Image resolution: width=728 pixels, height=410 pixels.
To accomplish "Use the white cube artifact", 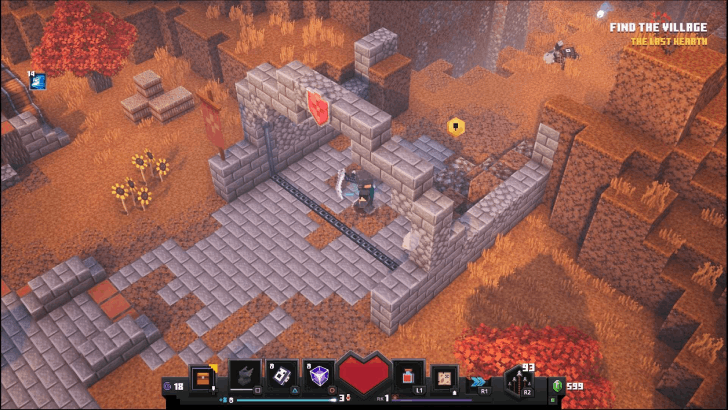I will (281, 376).
